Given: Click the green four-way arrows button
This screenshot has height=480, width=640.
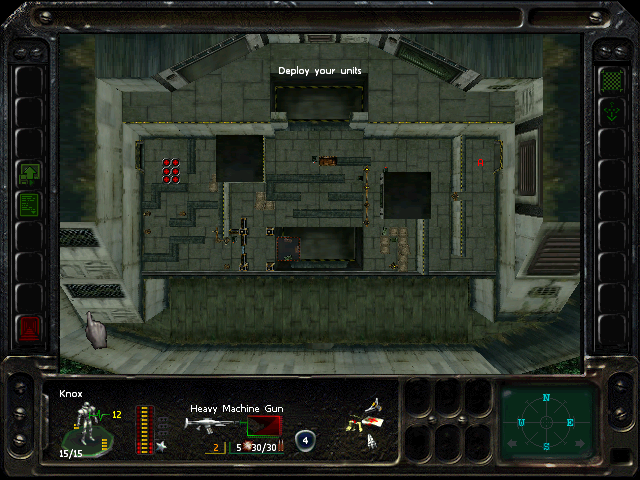Looking at the screenshot, I should (x=610, y=111).
